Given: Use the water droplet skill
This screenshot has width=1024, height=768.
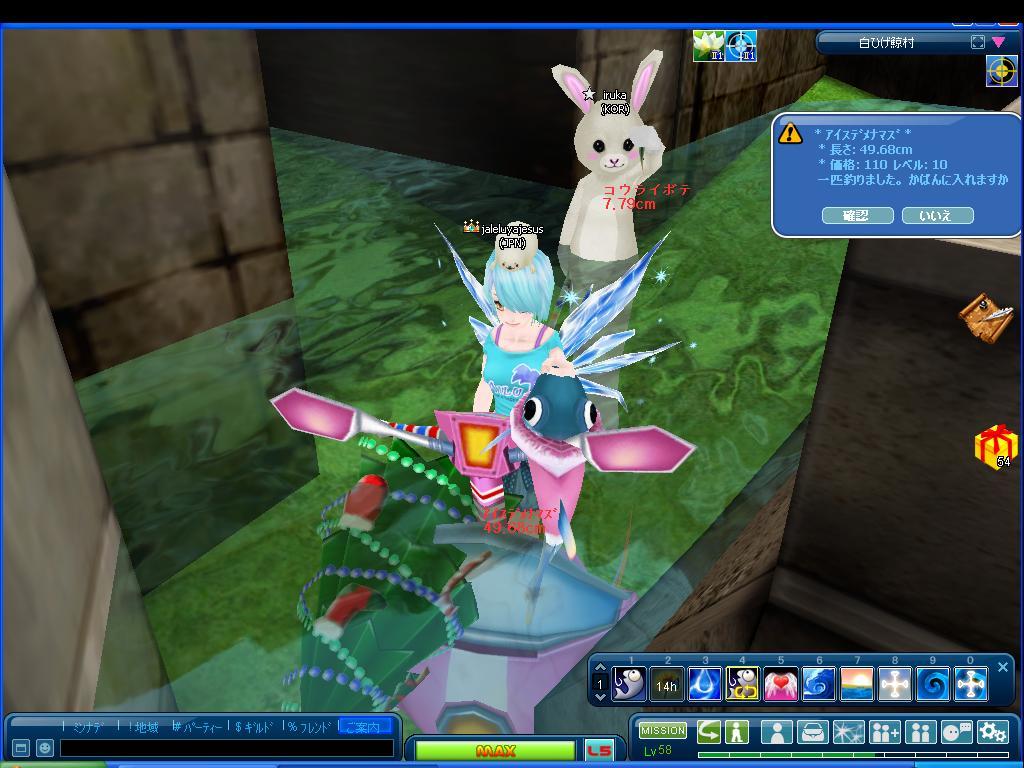Looking at the screenshot, I should (x=705, y=684).
